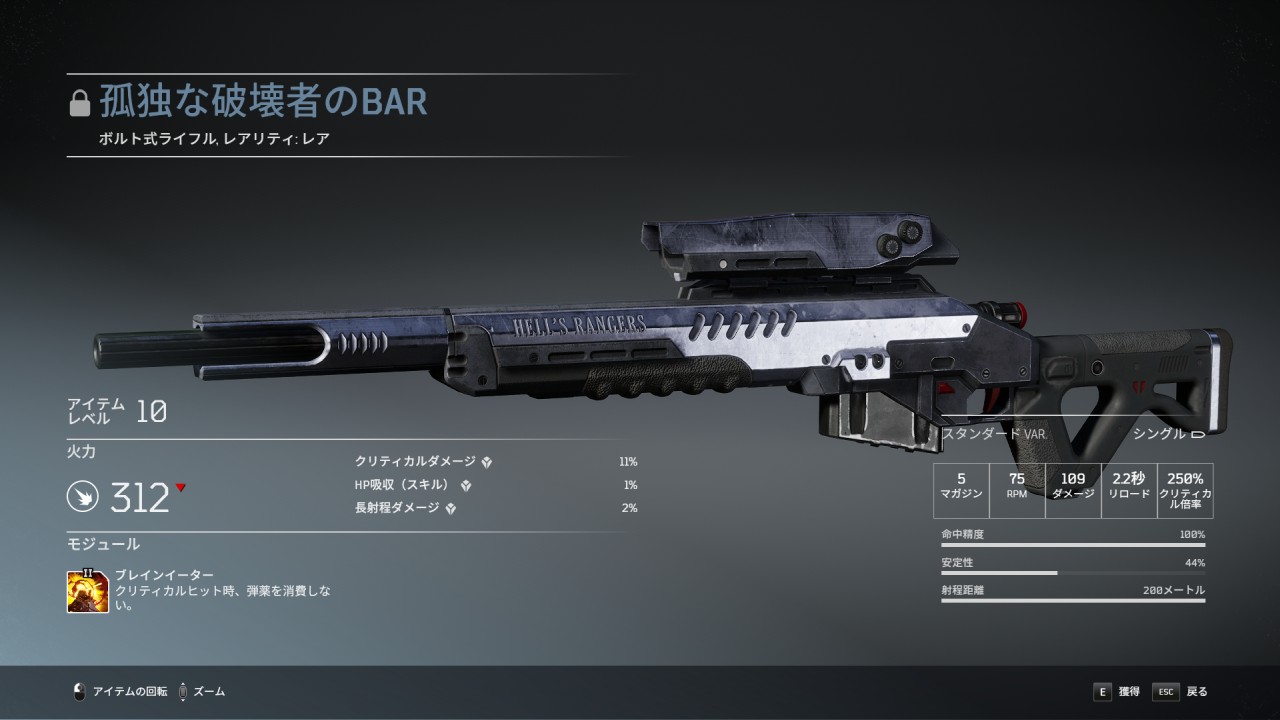The image size is (1280, 720).
Task: Go back using the 戻る button
Action: pos(1181,691)
